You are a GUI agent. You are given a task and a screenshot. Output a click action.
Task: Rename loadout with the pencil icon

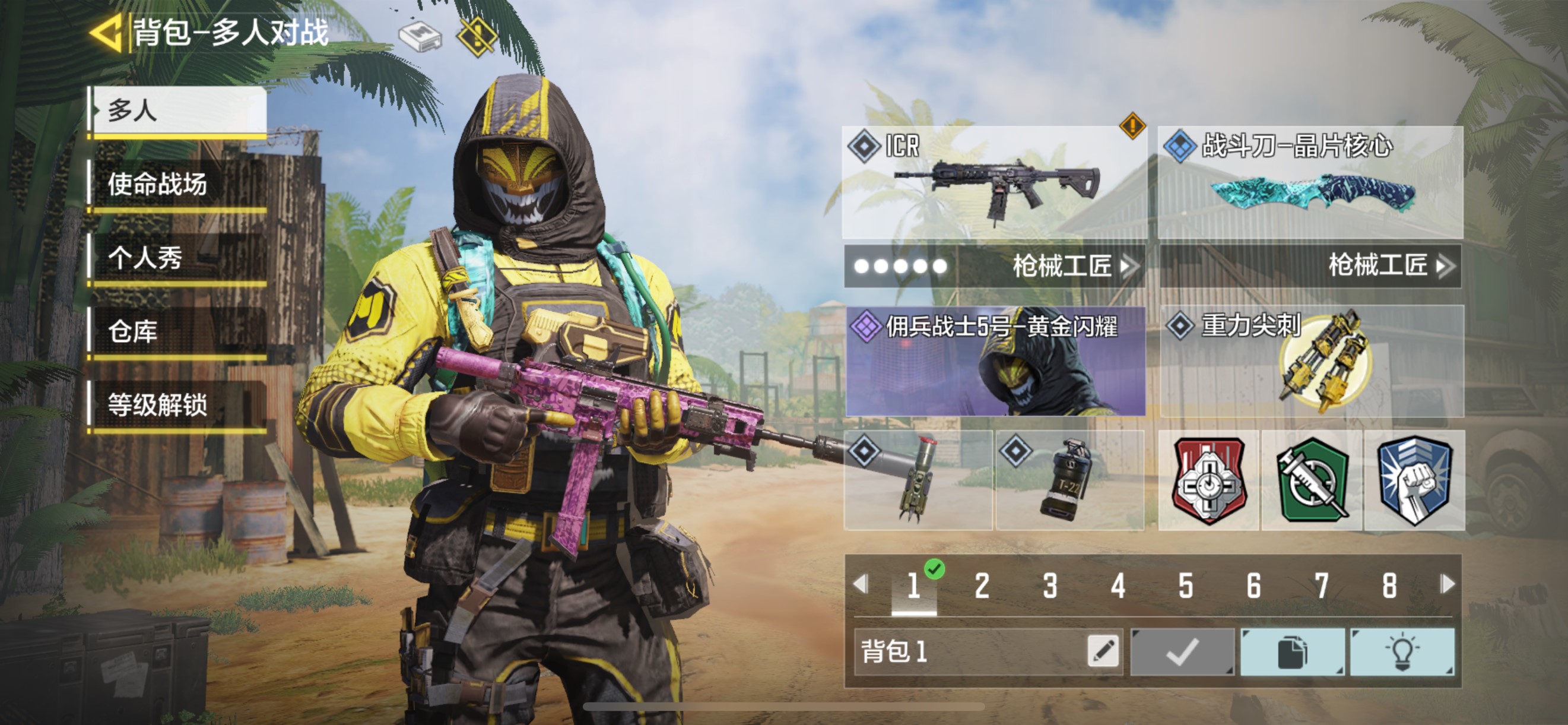click(x=1103, y=651)
